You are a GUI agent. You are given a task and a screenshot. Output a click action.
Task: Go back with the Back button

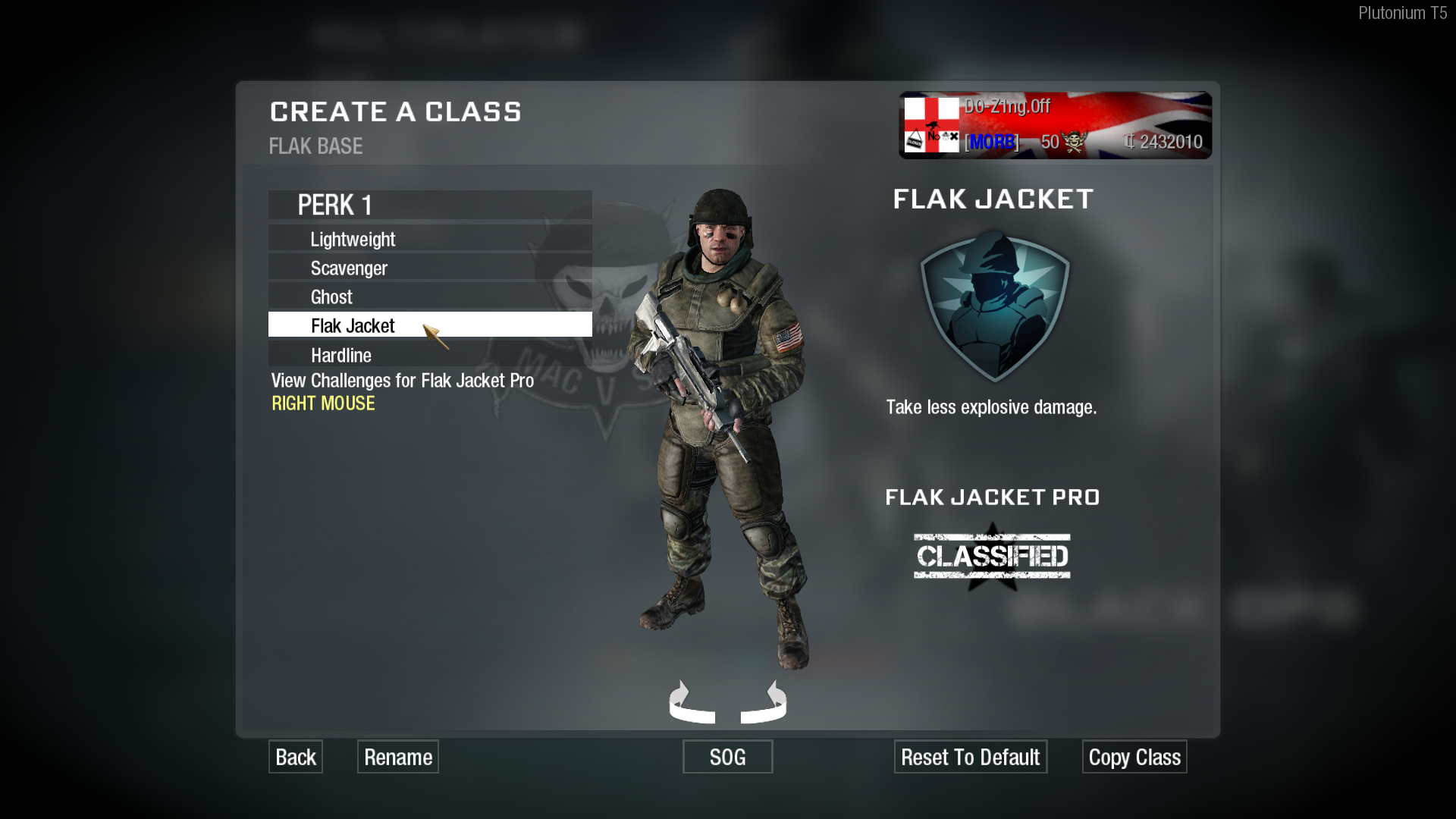coord(296,757)
